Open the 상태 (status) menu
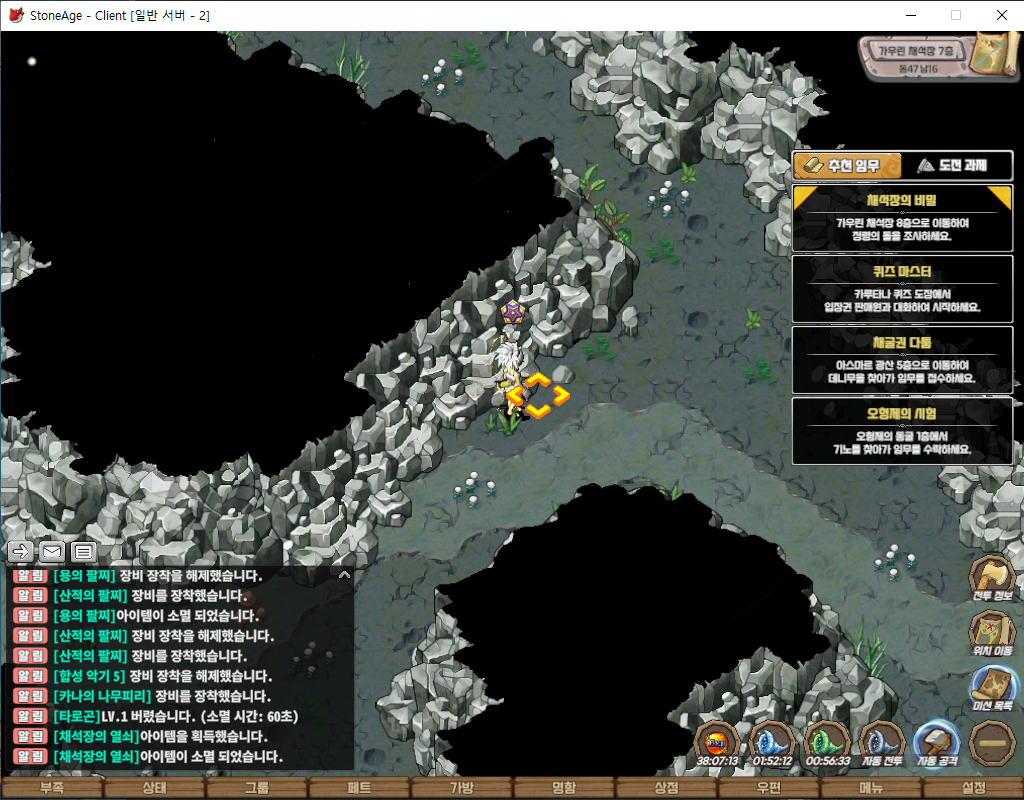The height and width of the screenshot is (800, 1024). tap(154, 788)
